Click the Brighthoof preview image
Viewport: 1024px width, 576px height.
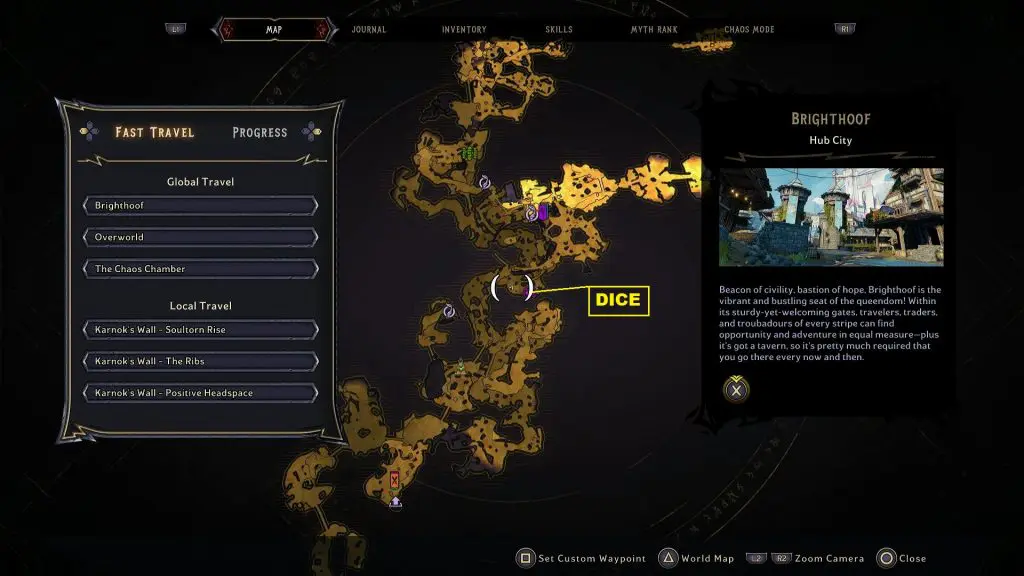(x=831, y=217)
